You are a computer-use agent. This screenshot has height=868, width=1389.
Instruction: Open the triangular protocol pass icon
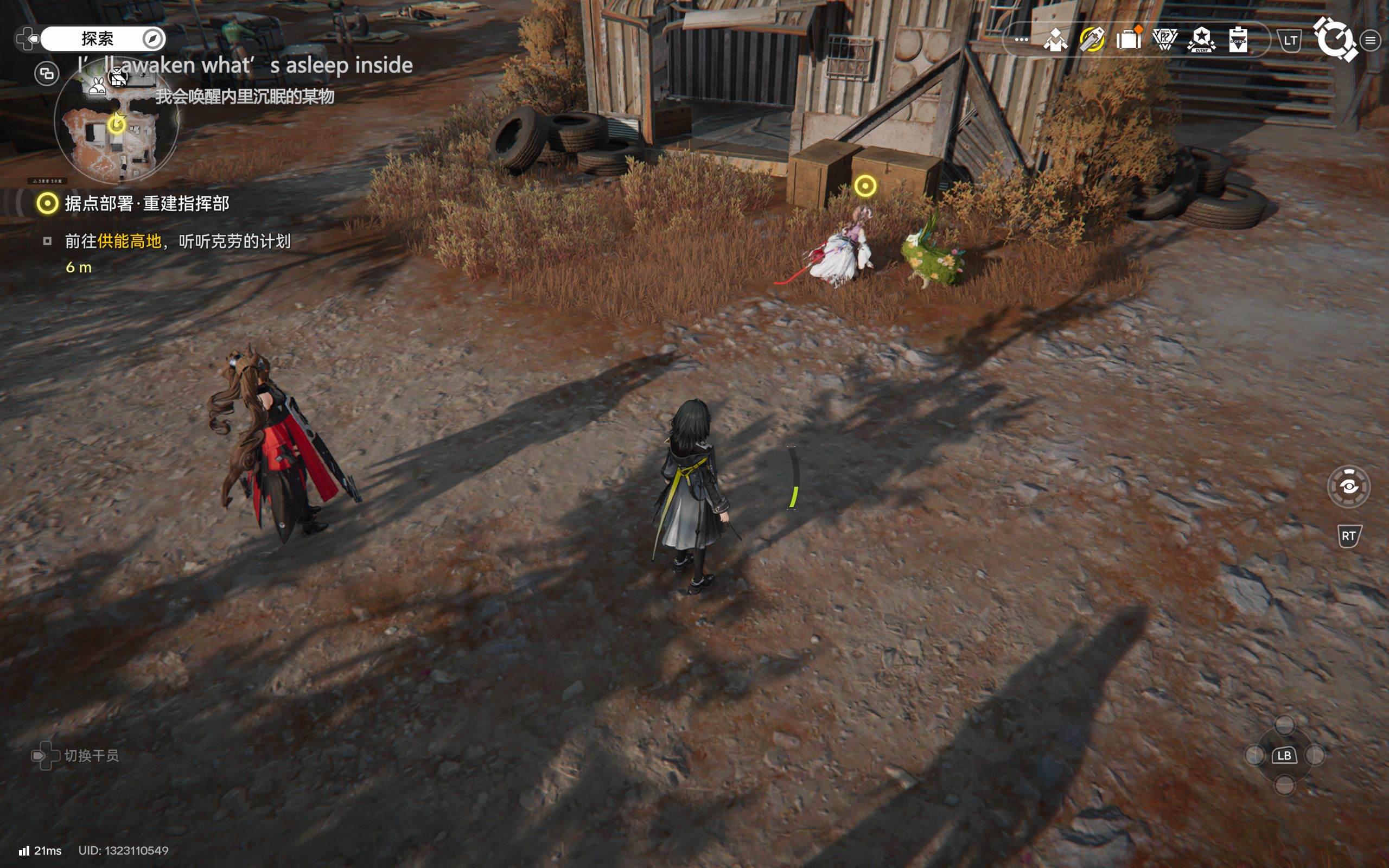coord(1164,40)
